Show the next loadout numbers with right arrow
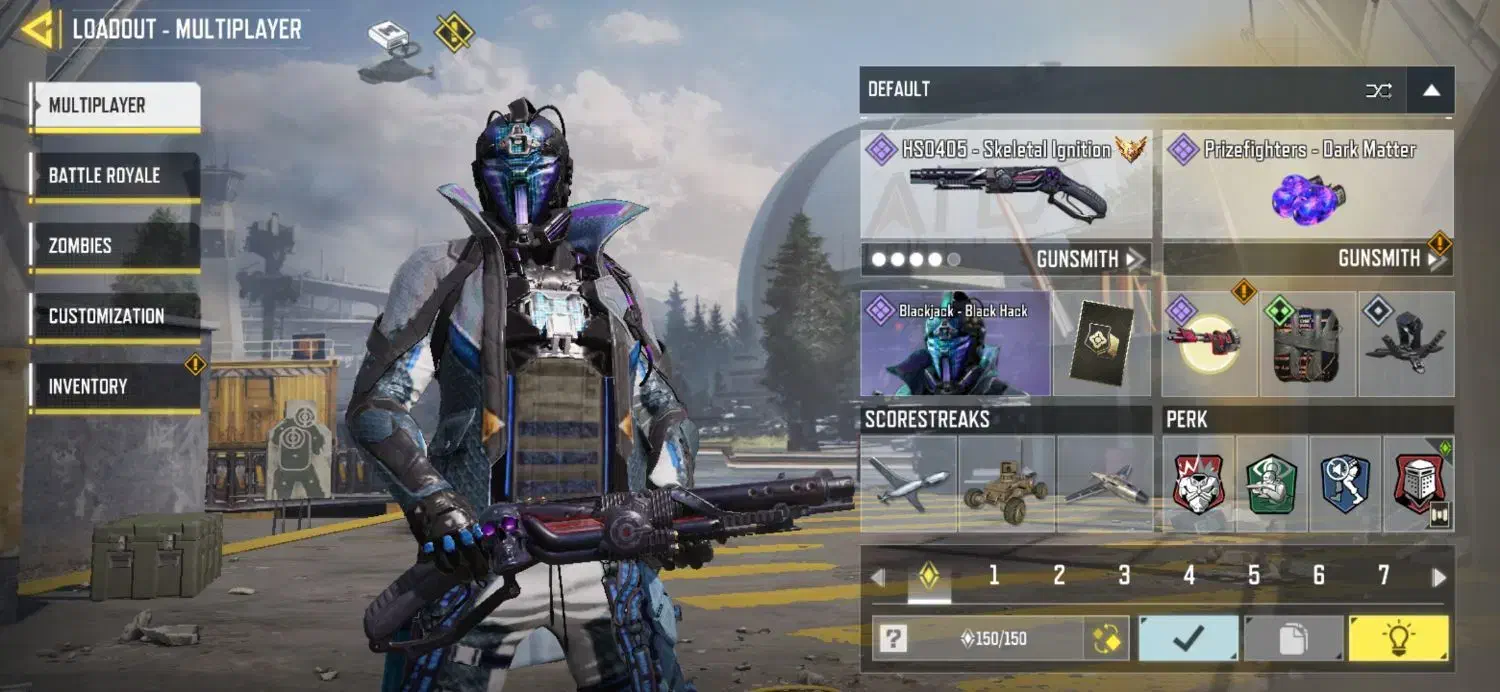Viewport: 1500px width, 692px height. (1439, 577)
